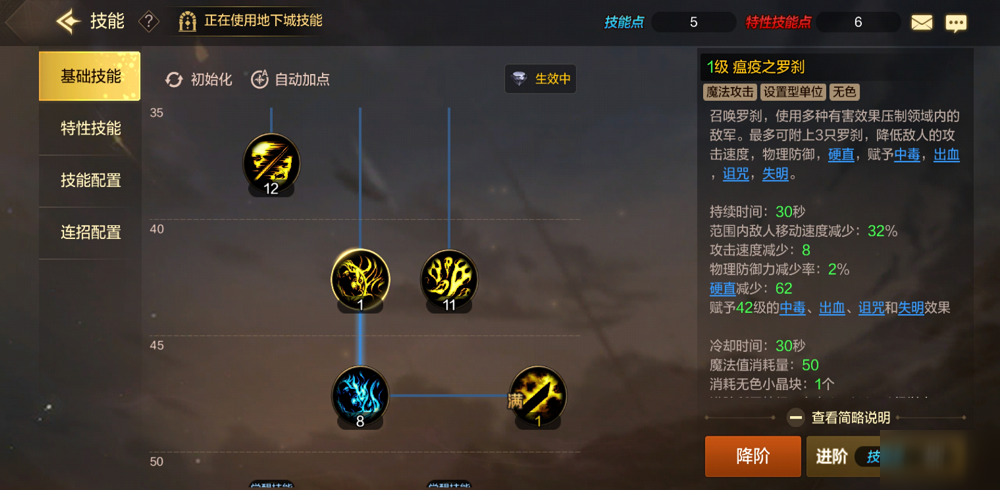Image resolution: width=1000 pixels, height=490 pixels.
Task: Open the mail envelope icon
Action: [921, 22]
